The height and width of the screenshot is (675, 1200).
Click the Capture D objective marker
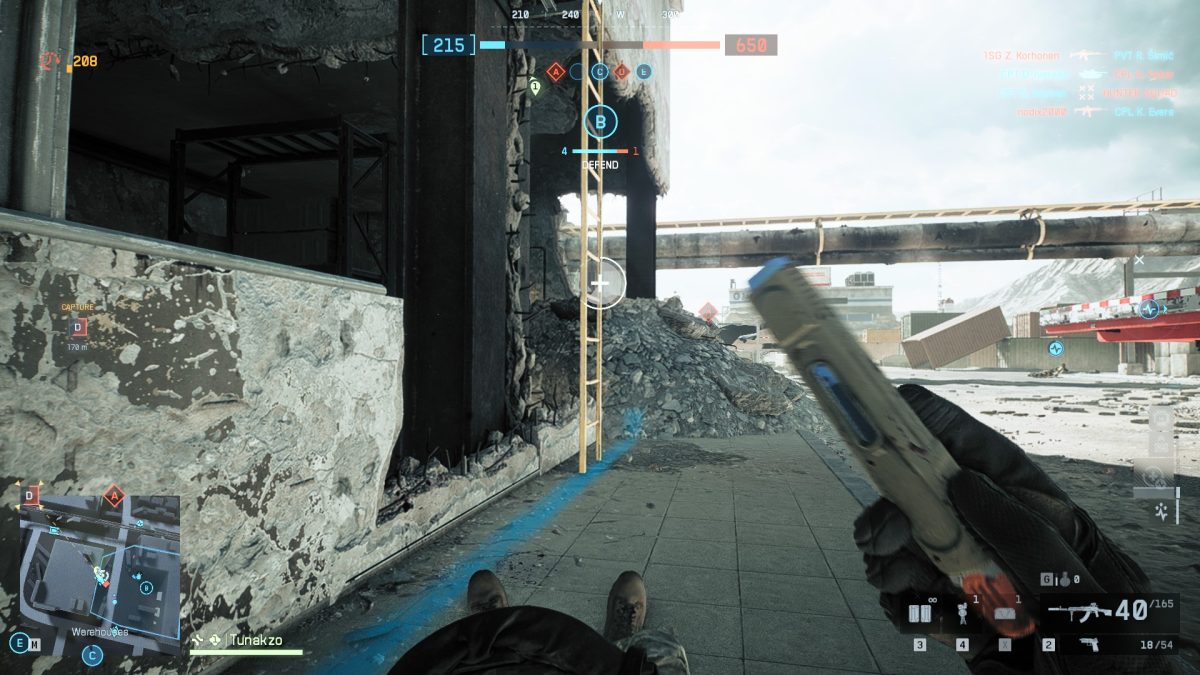(x=78, y=326)
